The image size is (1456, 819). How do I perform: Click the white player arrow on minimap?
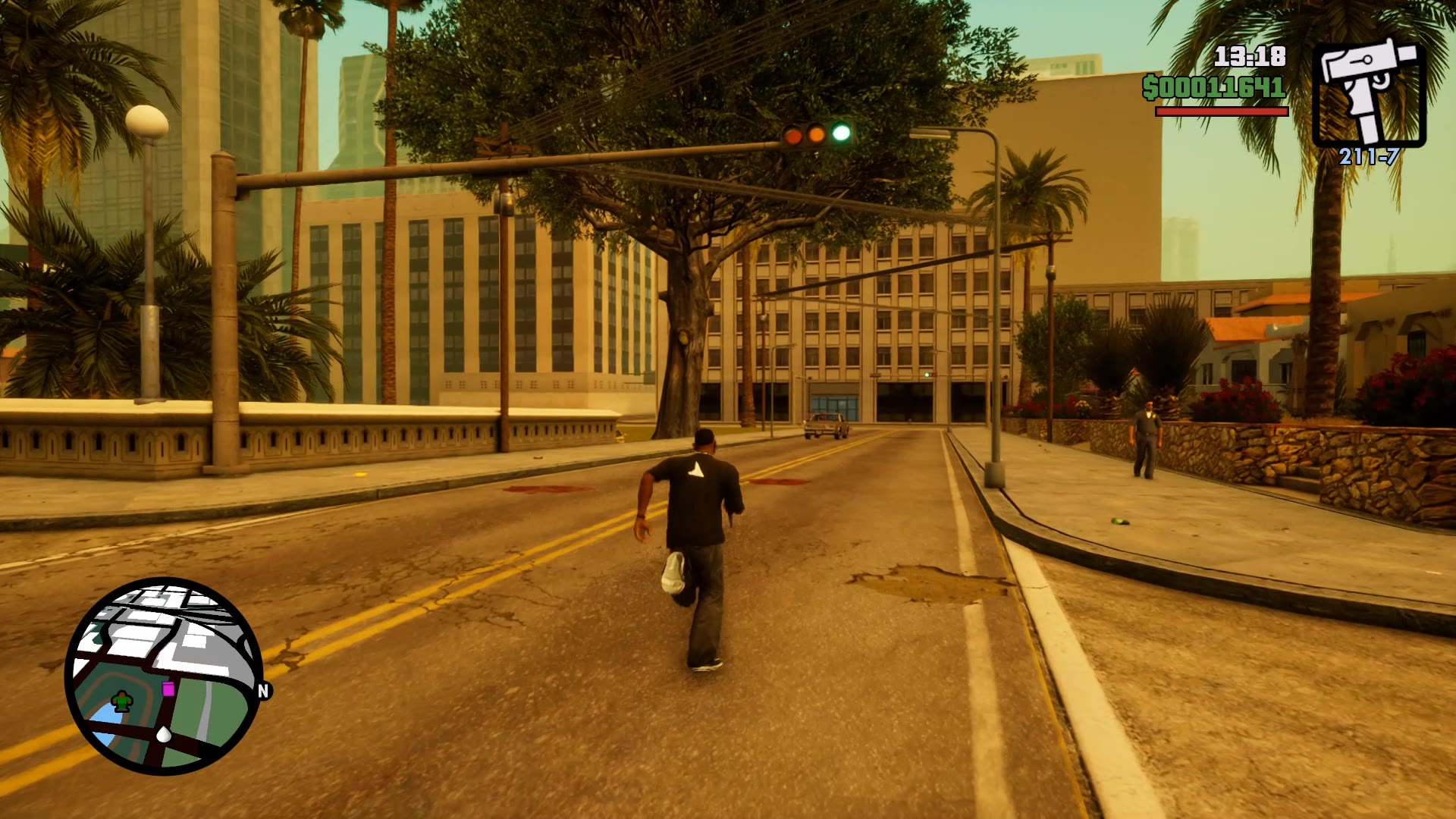(x=164, y=733)
